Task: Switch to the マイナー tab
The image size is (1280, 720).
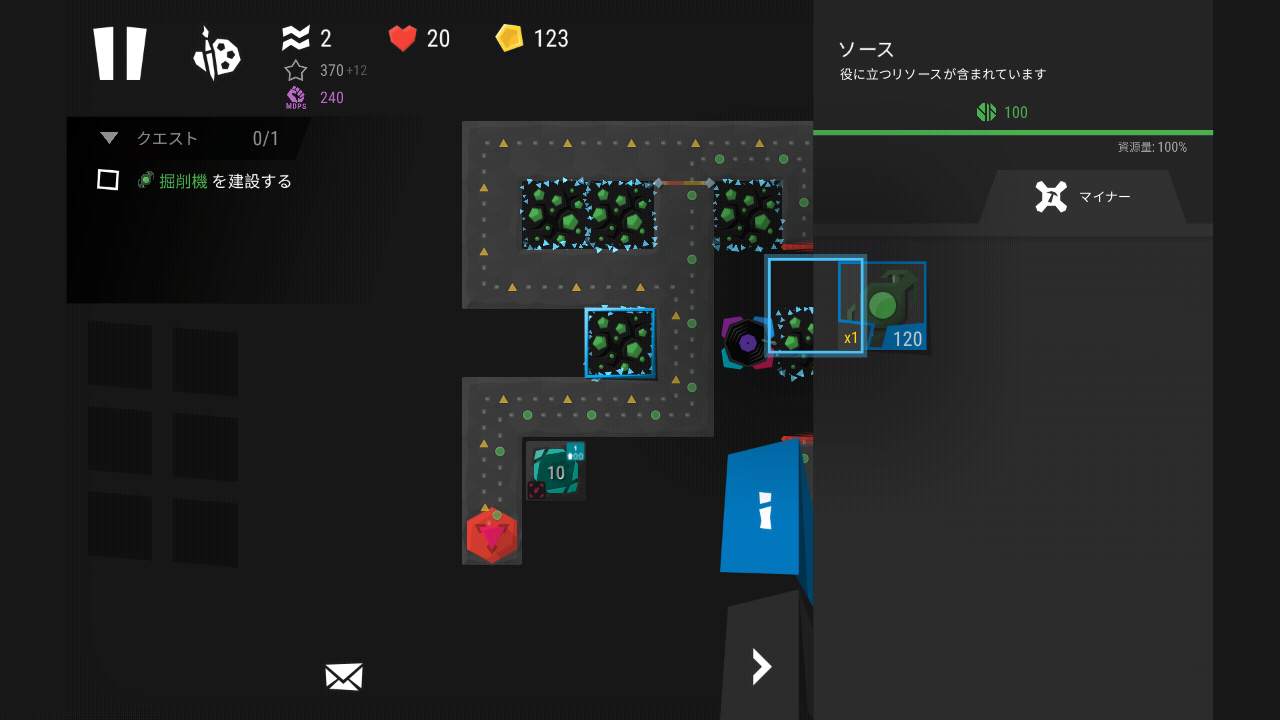Action: pos(1083,197)
